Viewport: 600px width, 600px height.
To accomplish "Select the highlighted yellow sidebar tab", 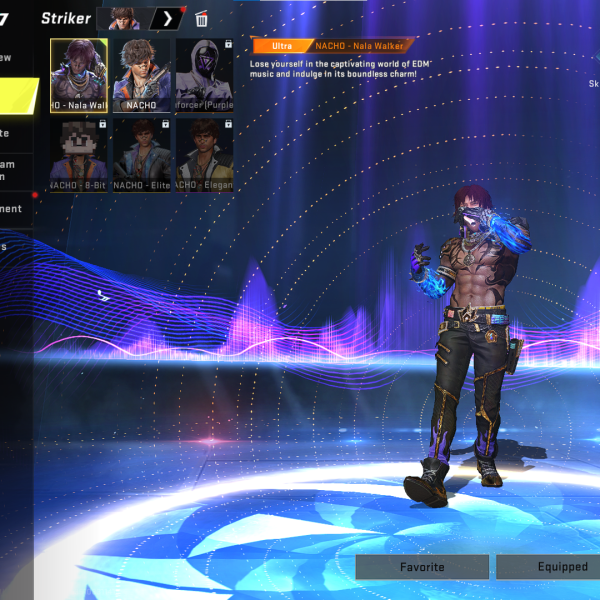I will [x=19, y=95].
